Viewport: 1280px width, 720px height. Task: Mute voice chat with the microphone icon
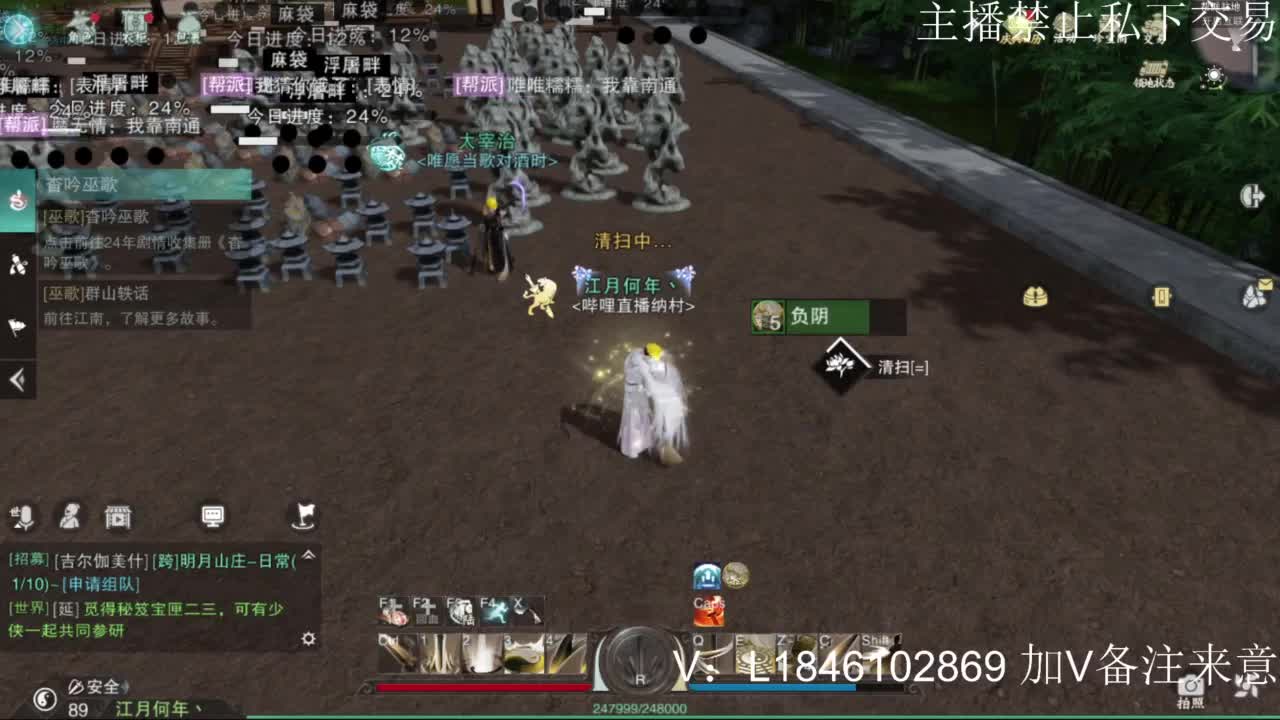point(27,517)
